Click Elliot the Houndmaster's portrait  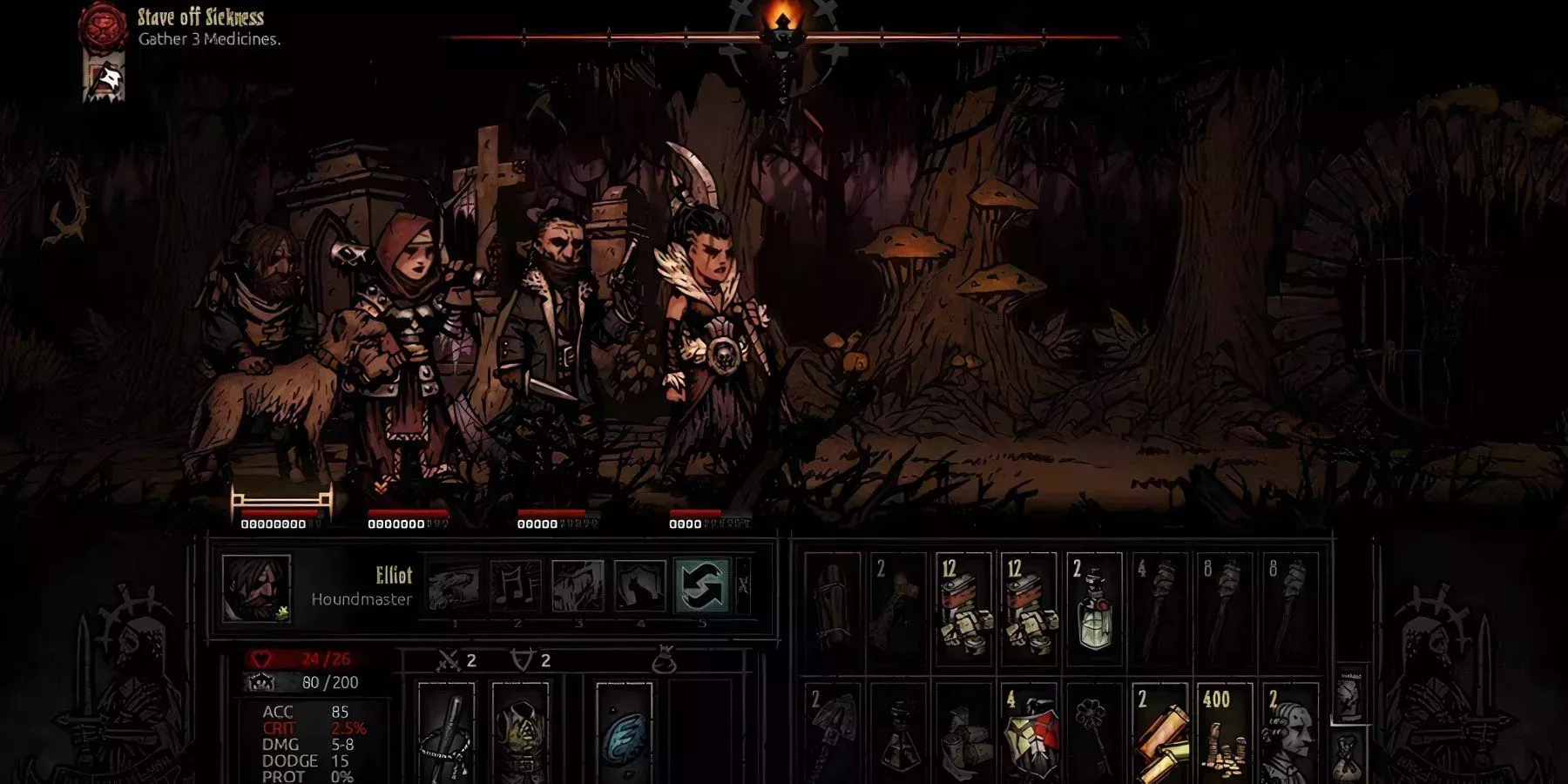point(255,589)
